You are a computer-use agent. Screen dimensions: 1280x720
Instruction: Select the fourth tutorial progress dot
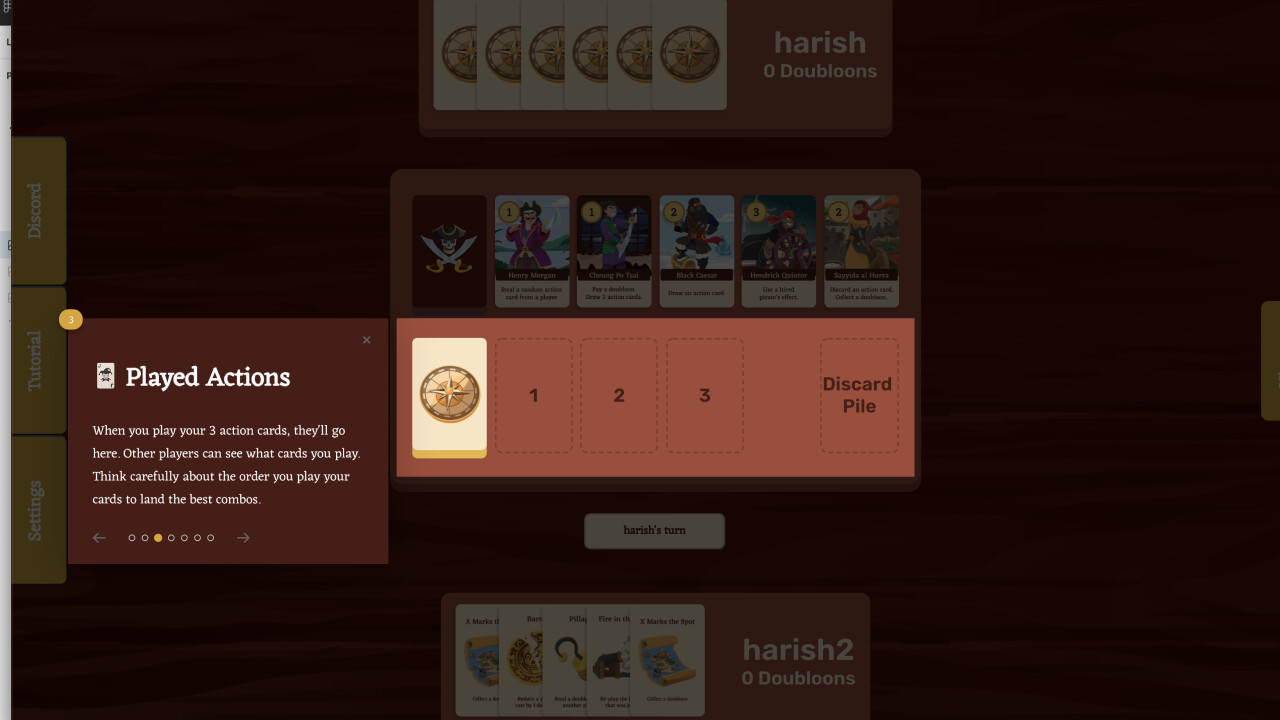tap(171, 537)
